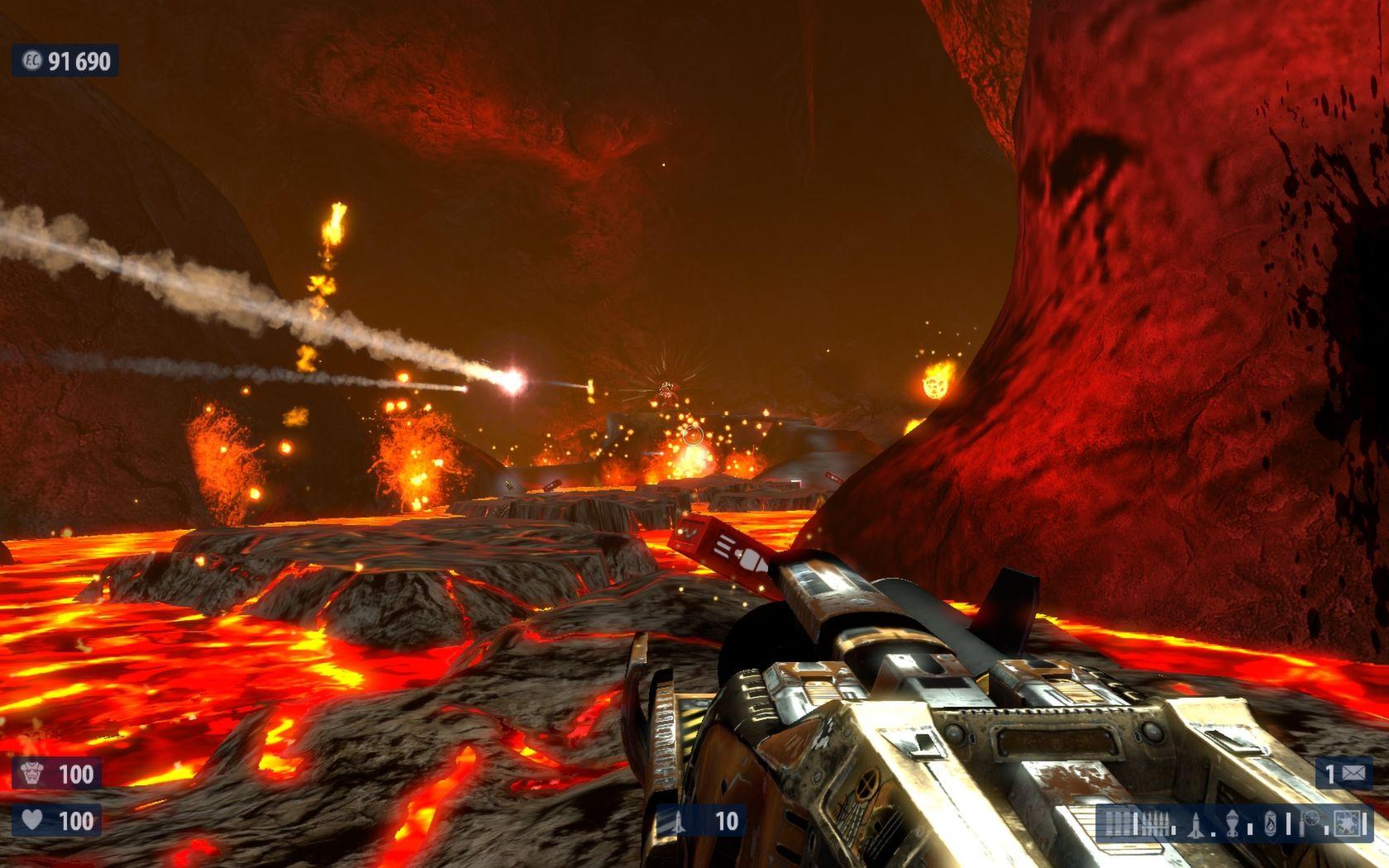Select the sniper round ammo icon
Image resolution: width=1389 pixels, height=868 pixels.
click(1302, 827)
